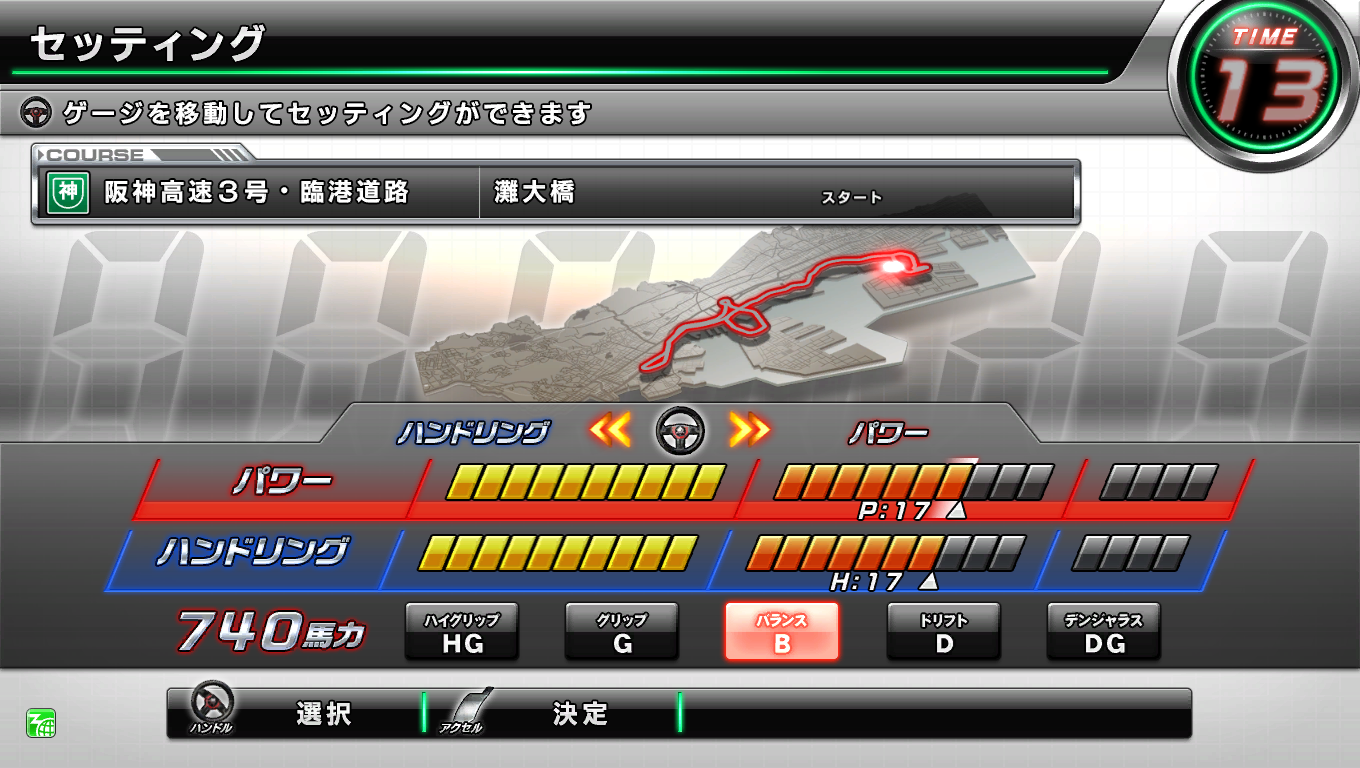Click the デンジャラス DG button

click(1102, 632)
